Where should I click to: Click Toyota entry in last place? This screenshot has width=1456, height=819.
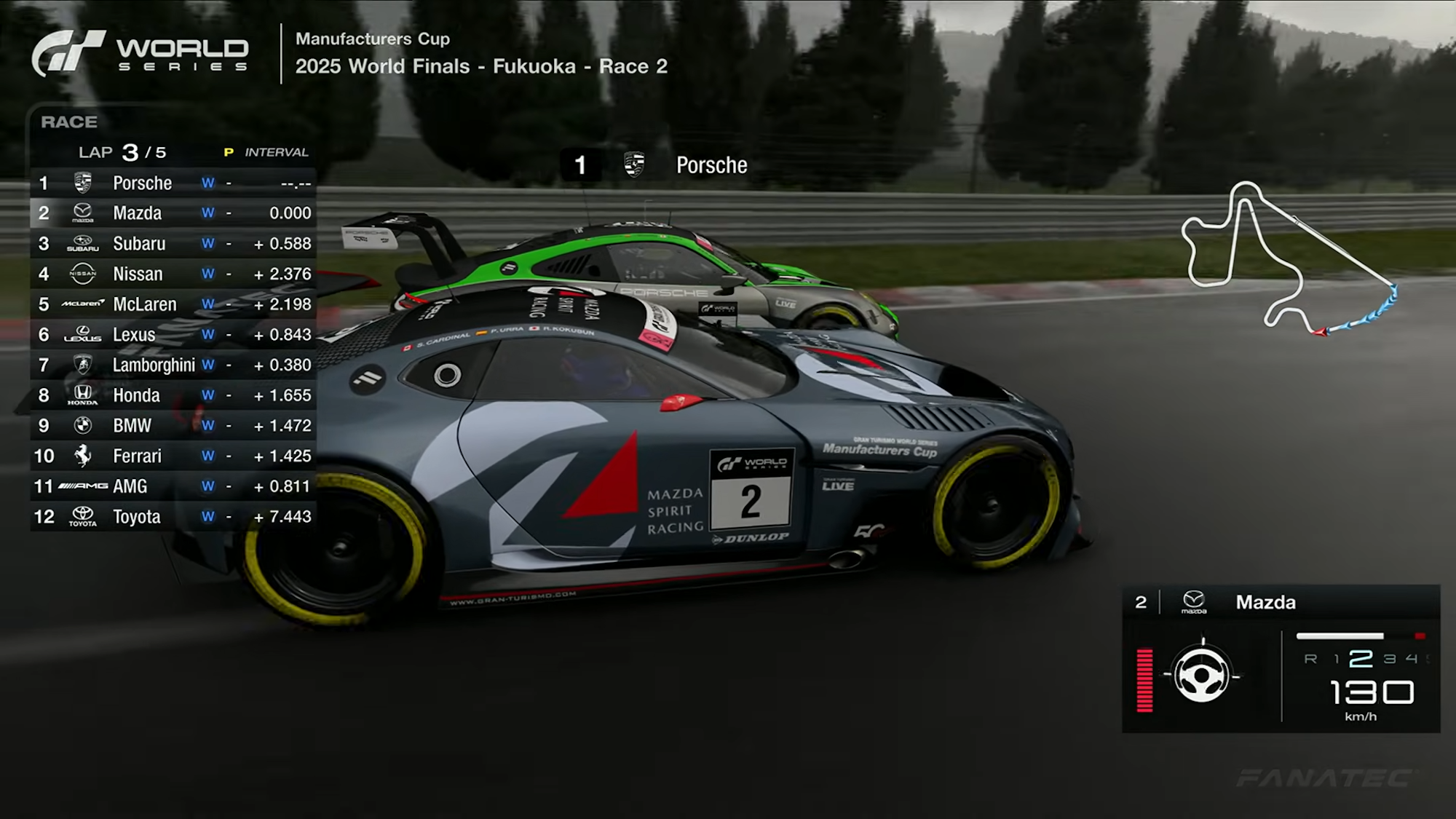coord(173,517)
